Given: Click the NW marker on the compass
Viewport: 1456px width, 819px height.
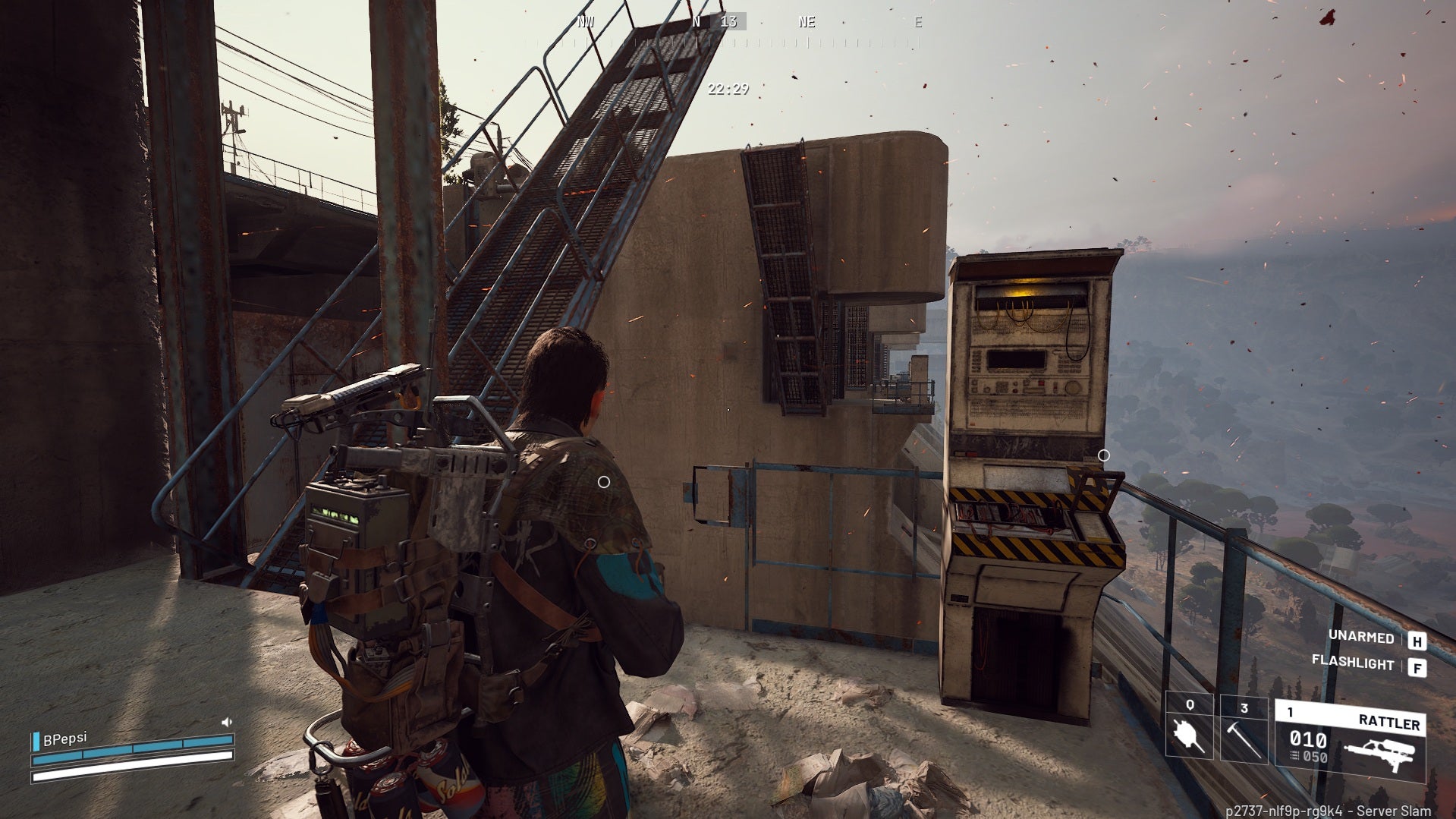Looking at the screenshot, I should click(x=584, y=22).
